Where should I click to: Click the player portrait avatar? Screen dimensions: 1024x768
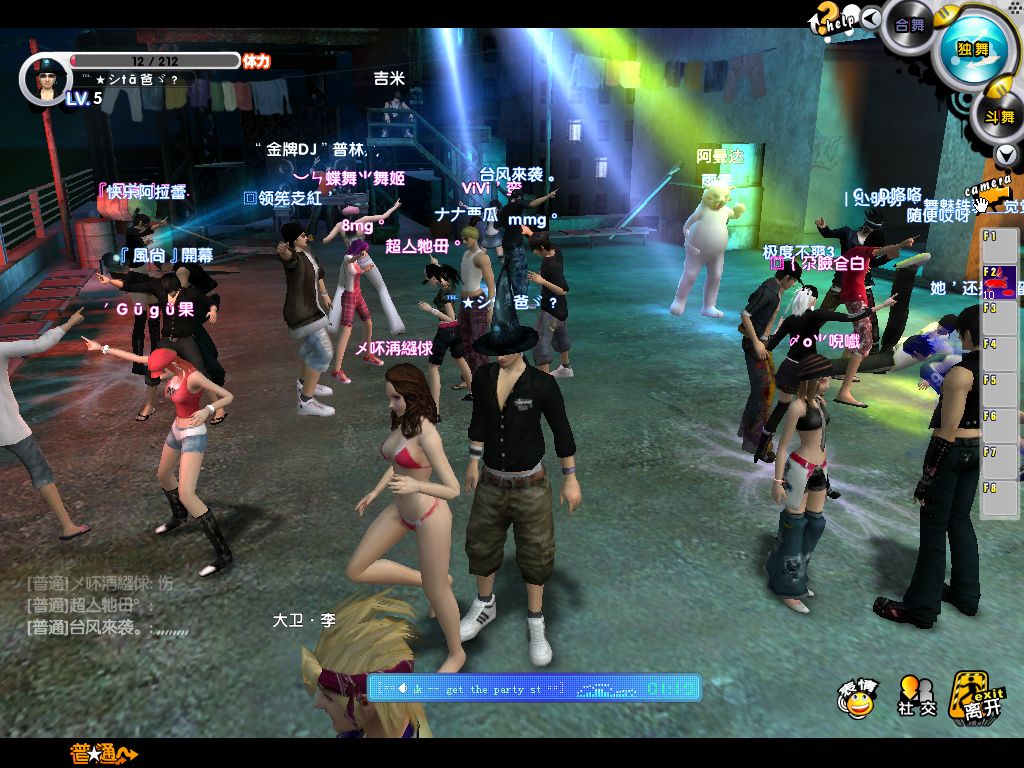(x=44, y=79)
